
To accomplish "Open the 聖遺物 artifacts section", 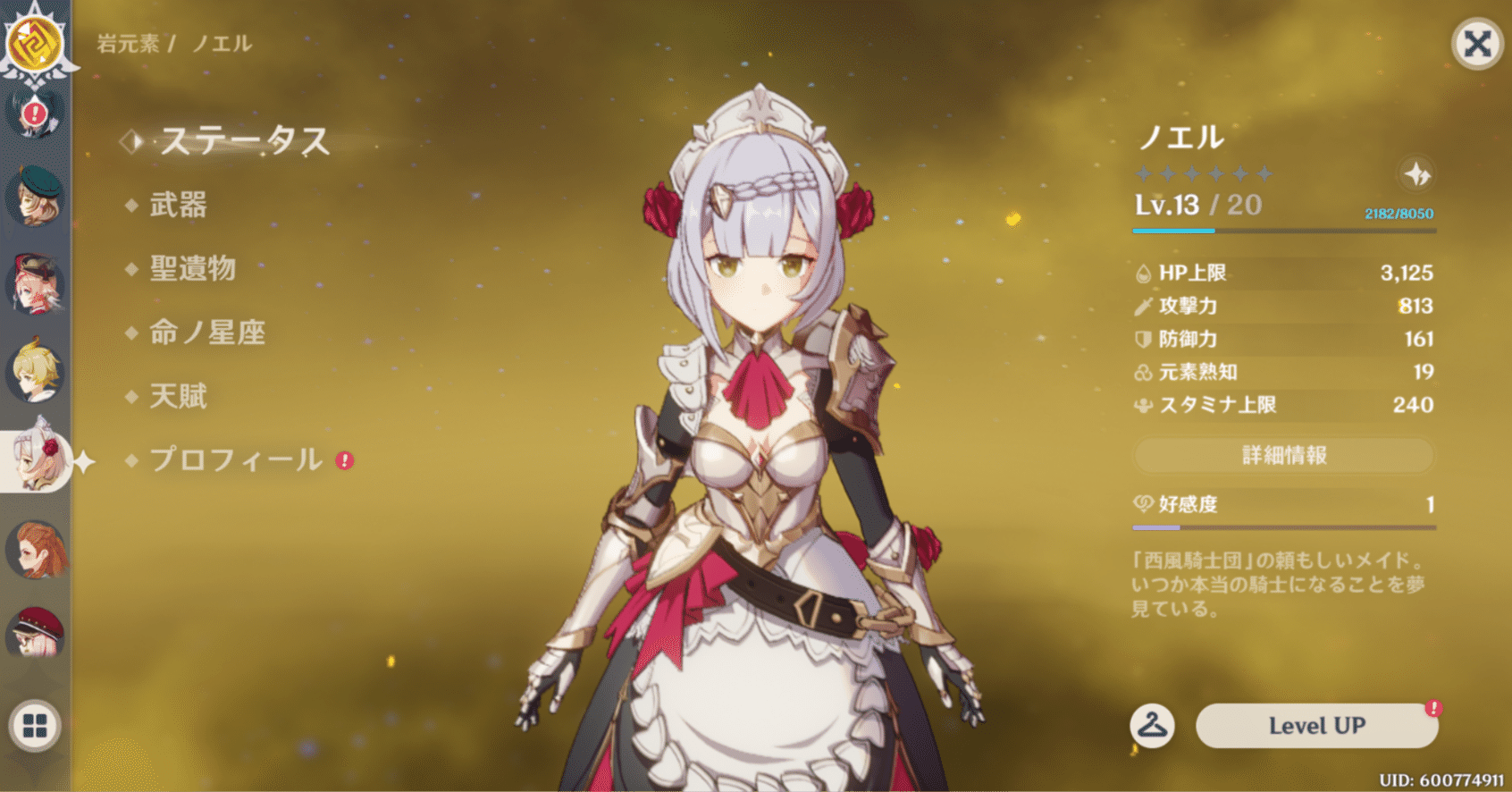I will tap(192, 270).
